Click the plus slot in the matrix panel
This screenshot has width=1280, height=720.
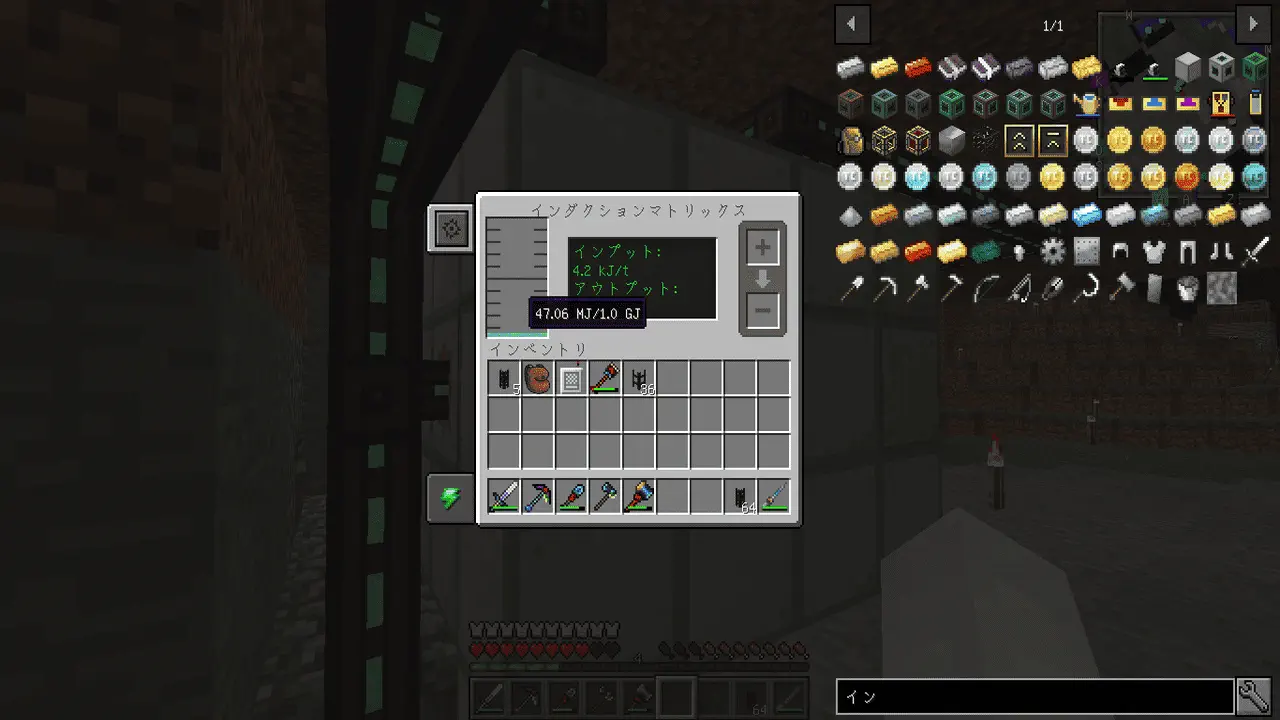click(x=762, y=247)
